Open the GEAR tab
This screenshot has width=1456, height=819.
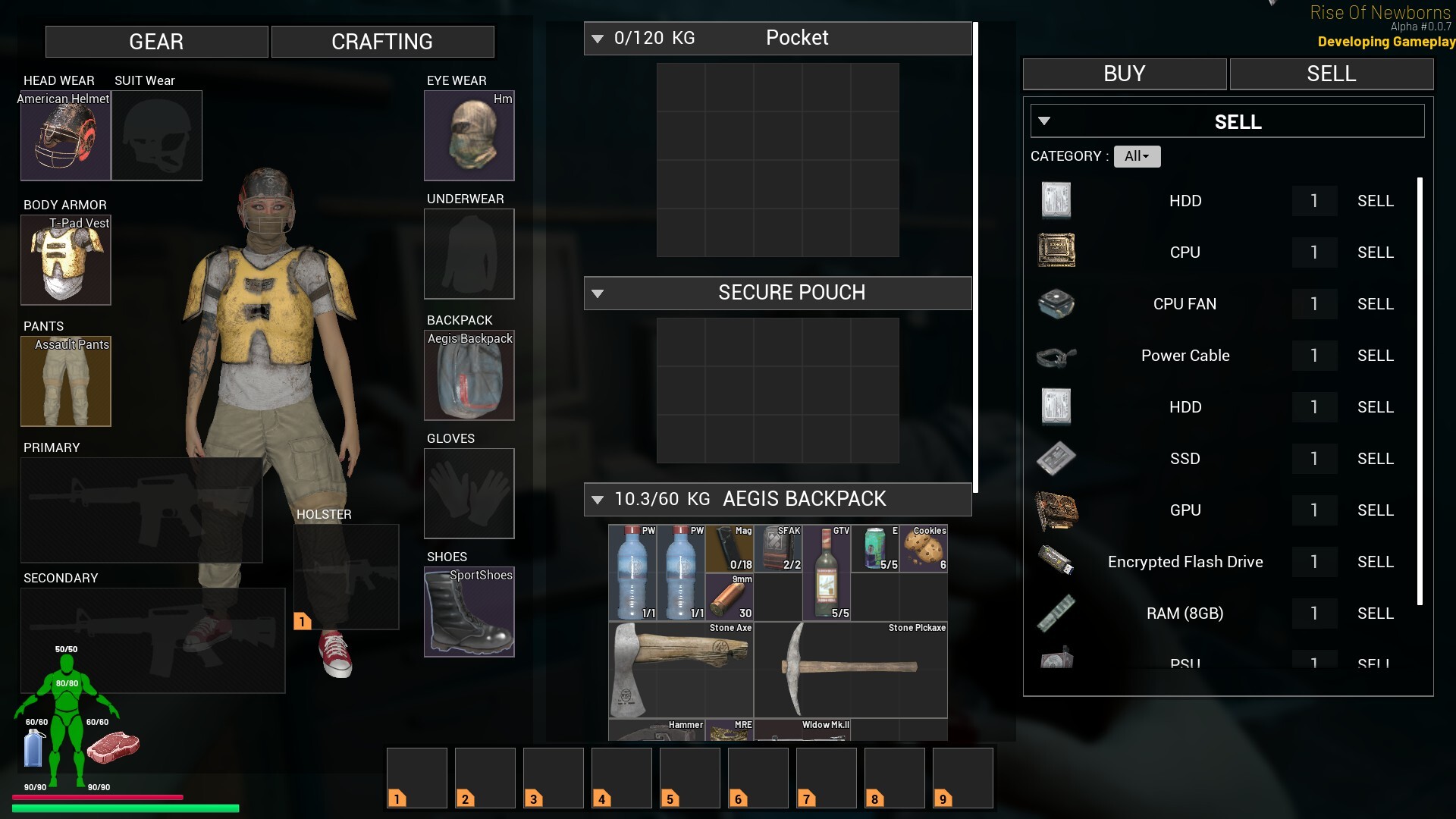point(156,42)
